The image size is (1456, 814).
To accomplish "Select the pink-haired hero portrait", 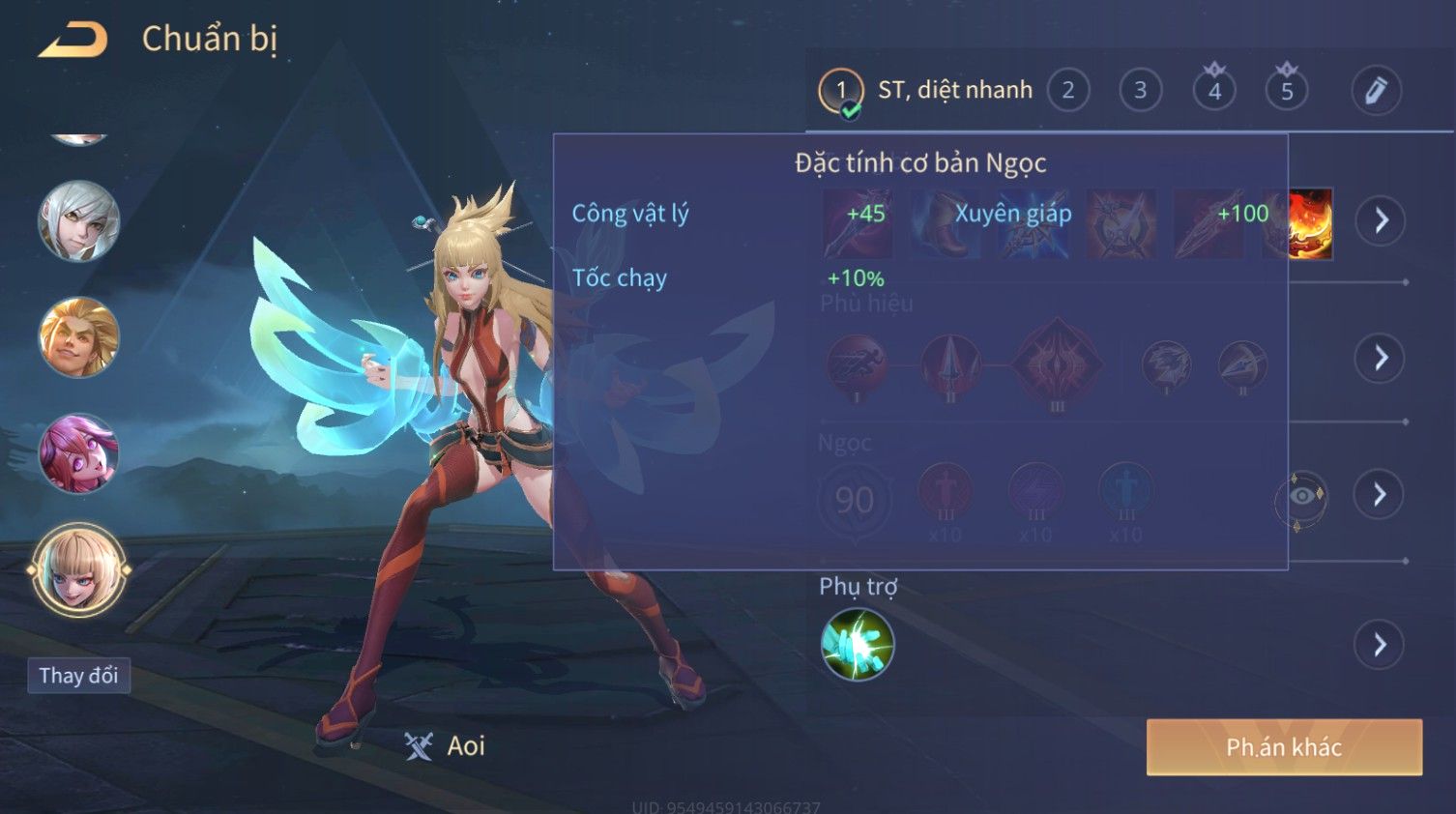I will click(78, 453).
